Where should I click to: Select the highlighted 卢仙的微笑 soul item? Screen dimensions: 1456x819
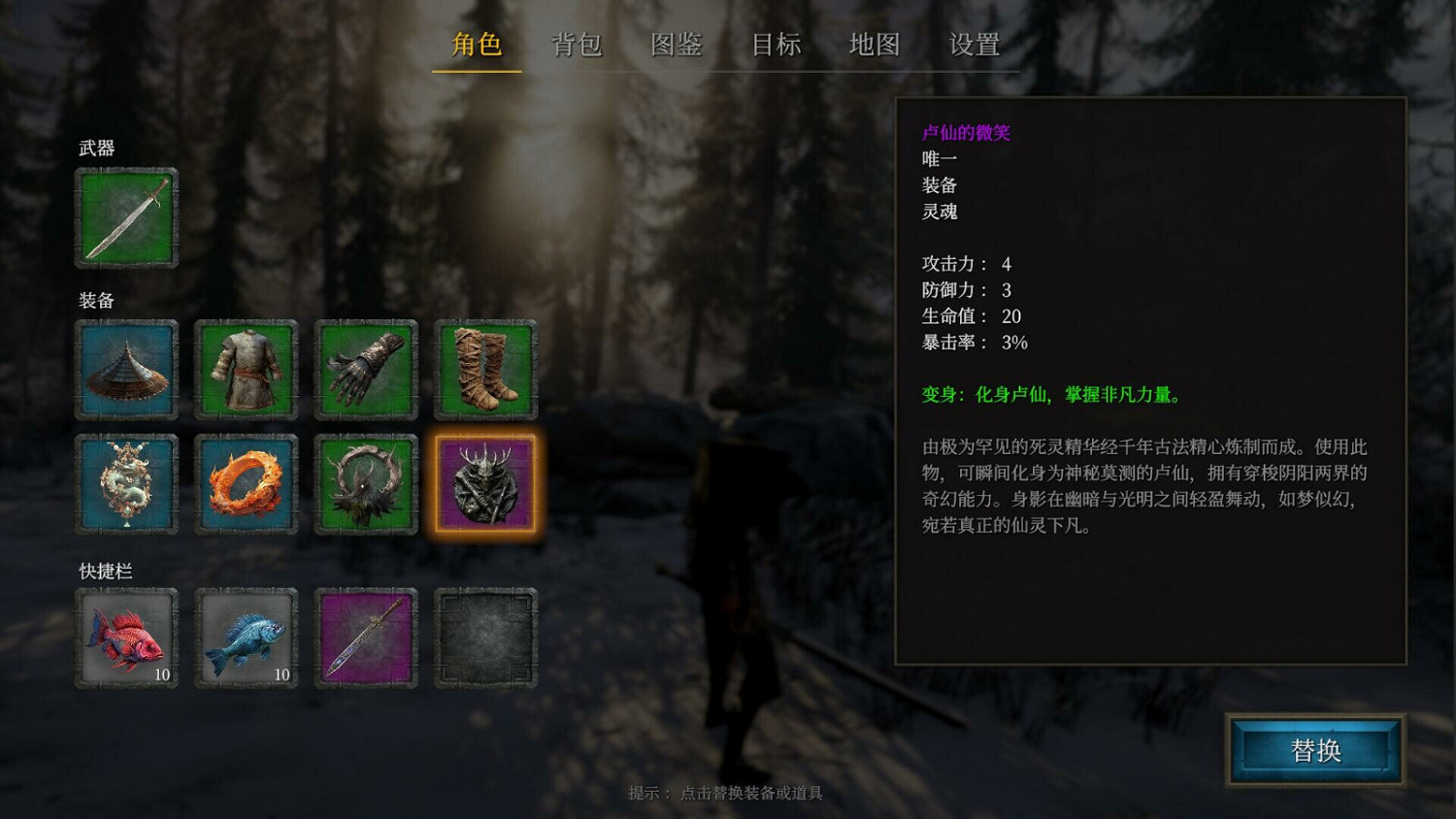pyautogui.click(x=485, y=482)
